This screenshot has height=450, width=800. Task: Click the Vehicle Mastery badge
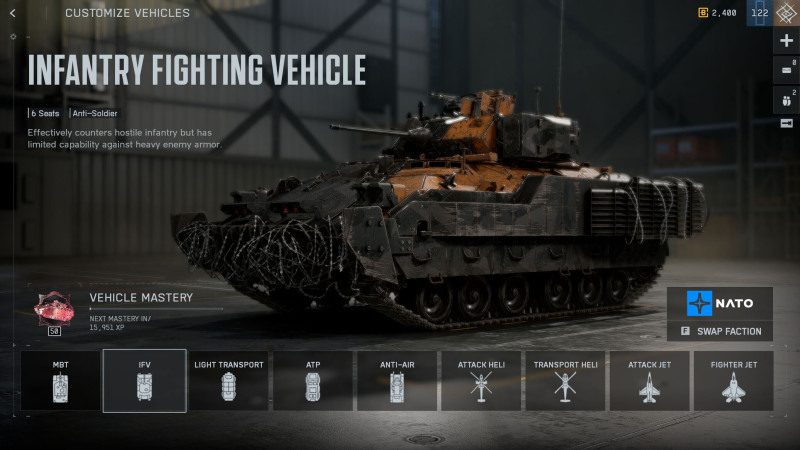tap(53, 311)
